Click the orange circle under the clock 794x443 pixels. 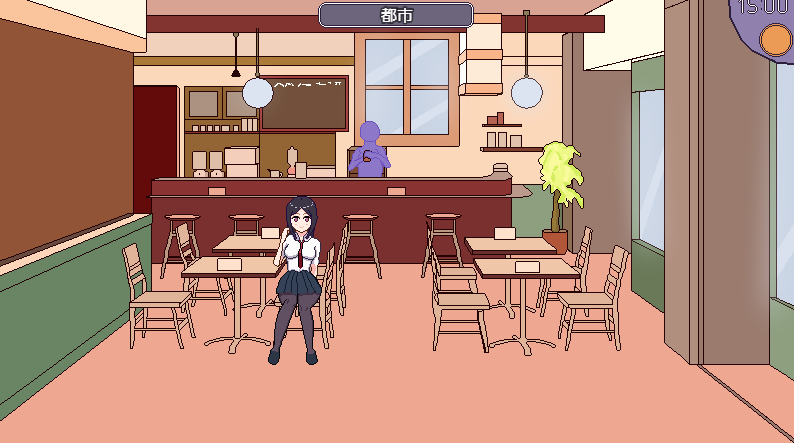(x=775, y=41)
